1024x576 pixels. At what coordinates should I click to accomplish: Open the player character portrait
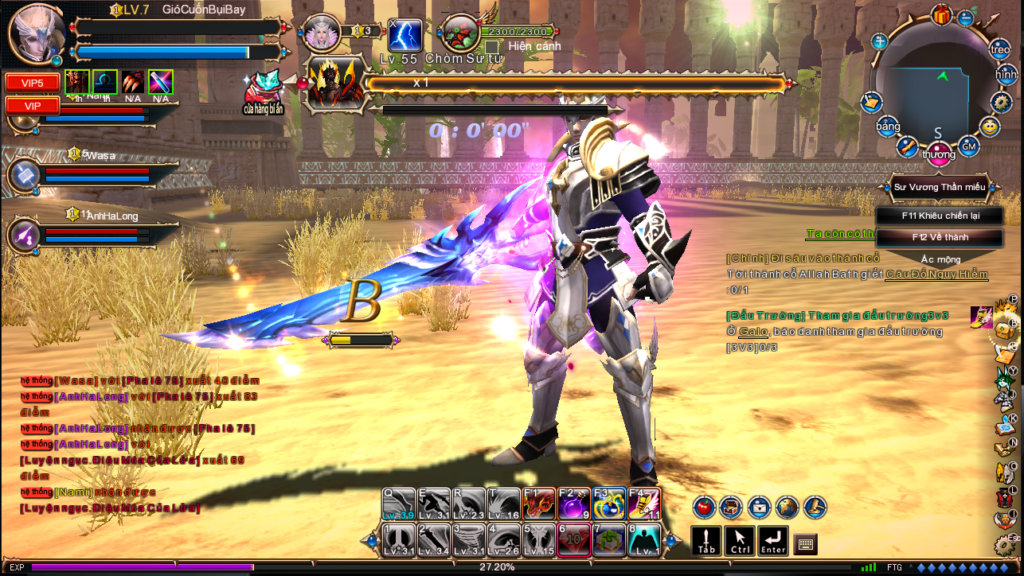36,33
